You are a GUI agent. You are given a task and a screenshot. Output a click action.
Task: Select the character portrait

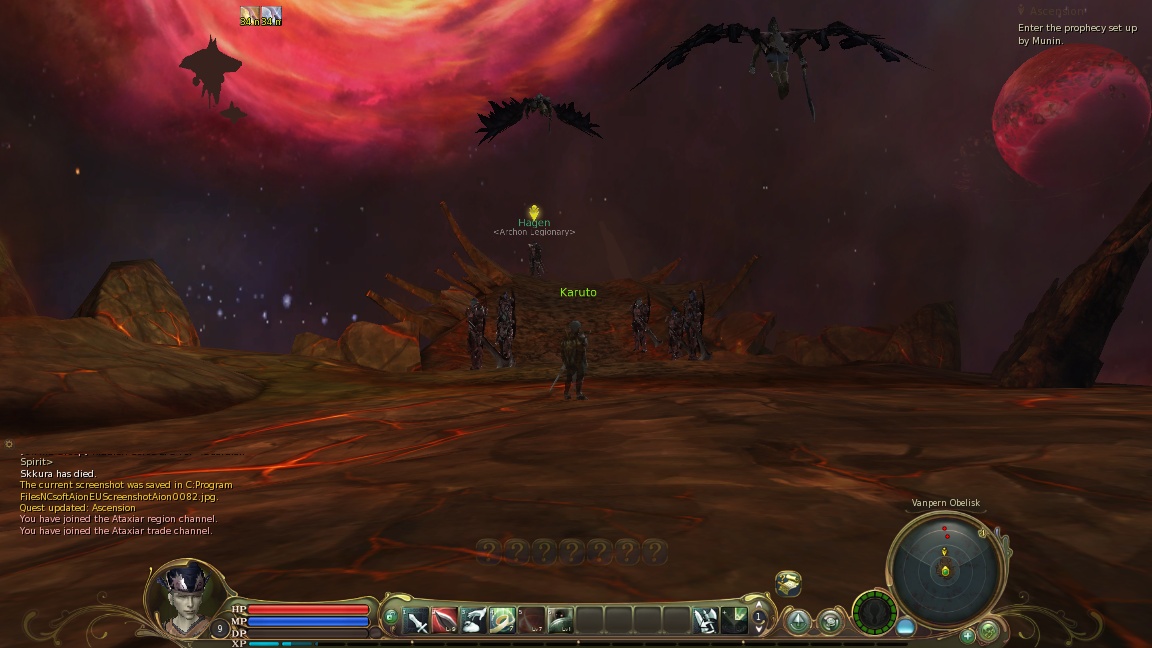[x=186, y=598]
